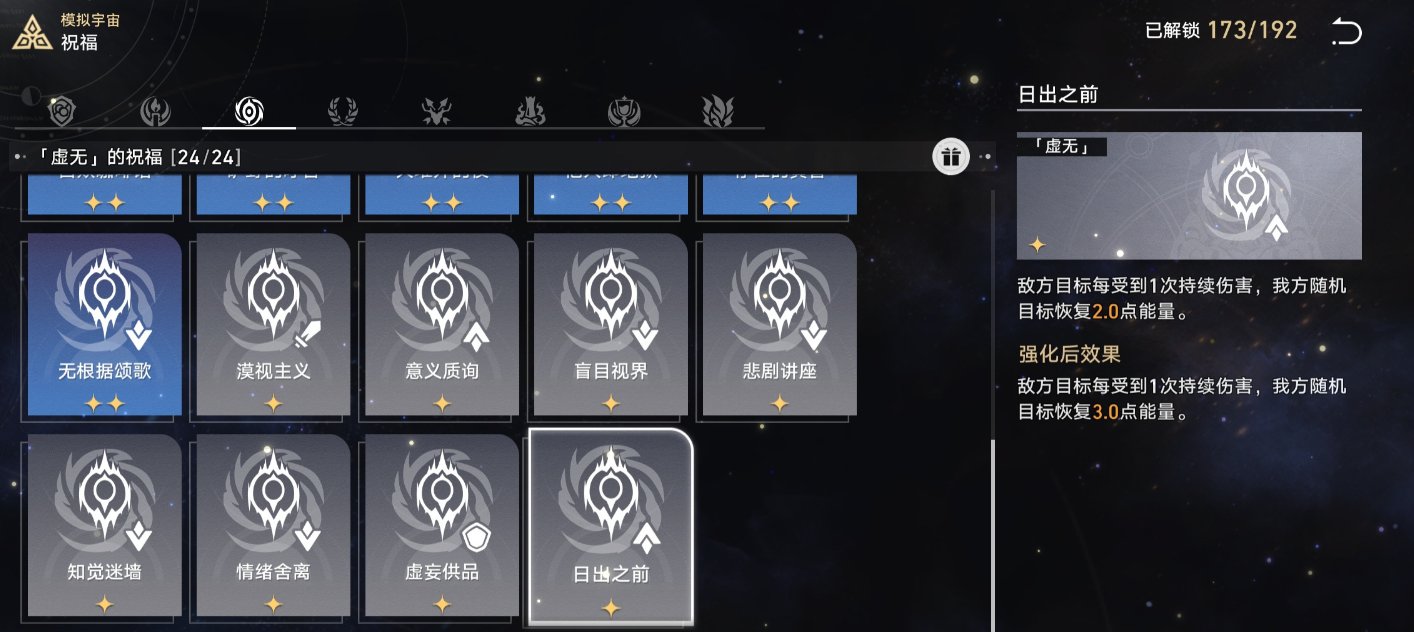1414x632 pixels.
Task: Switch to the Elation trophy tab
Action: [624, 111]
